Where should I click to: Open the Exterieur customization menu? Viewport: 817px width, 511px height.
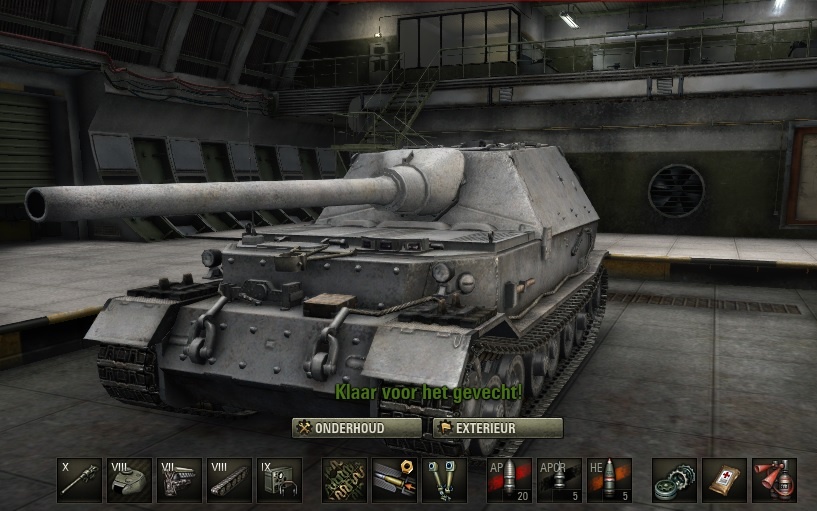[x=497, y=428]
